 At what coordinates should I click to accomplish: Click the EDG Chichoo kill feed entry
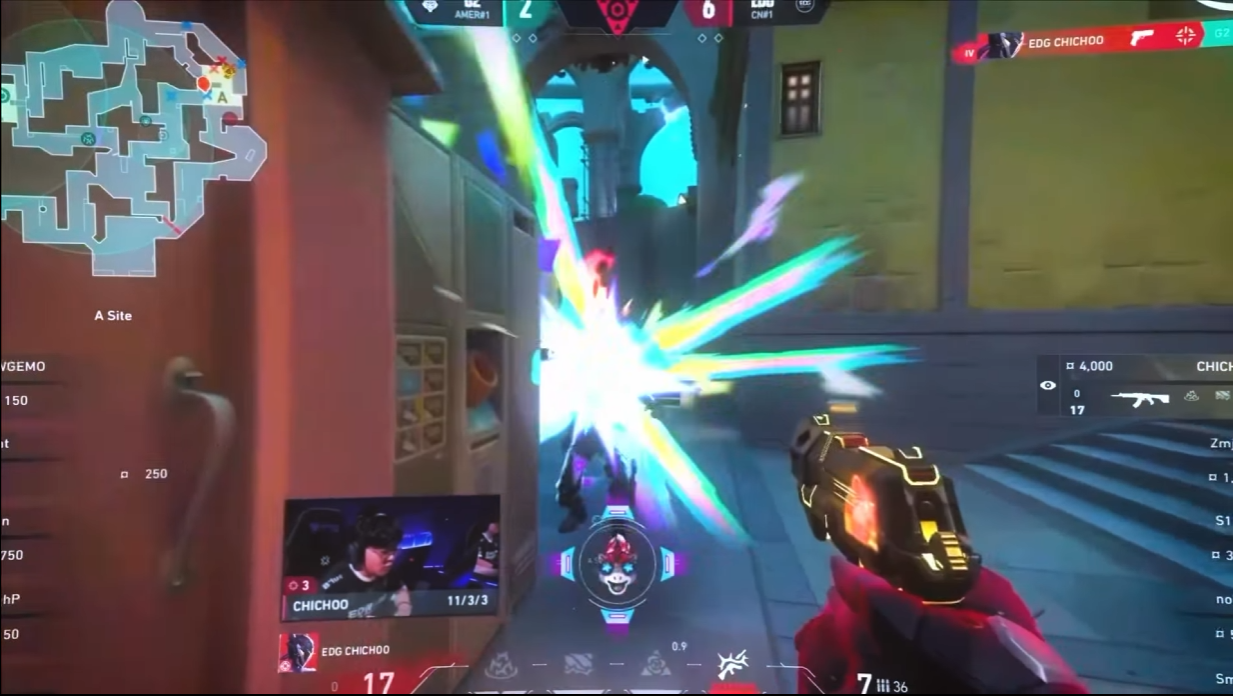pos(1090,42)
